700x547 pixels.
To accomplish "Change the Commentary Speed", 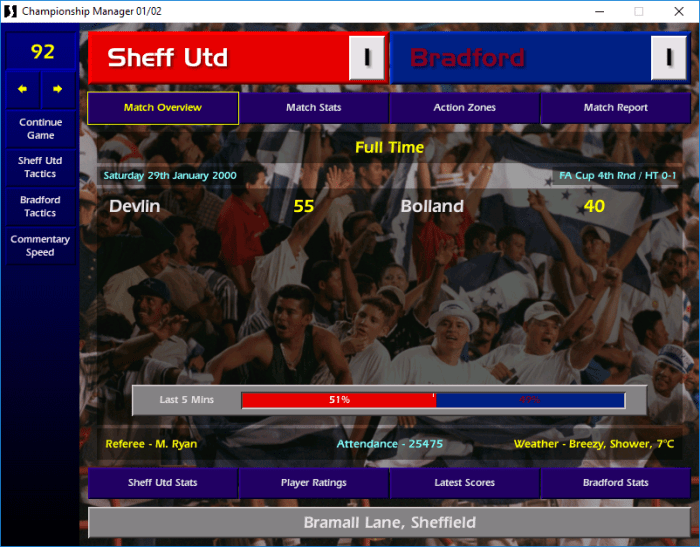I will (x=40, y=246).
